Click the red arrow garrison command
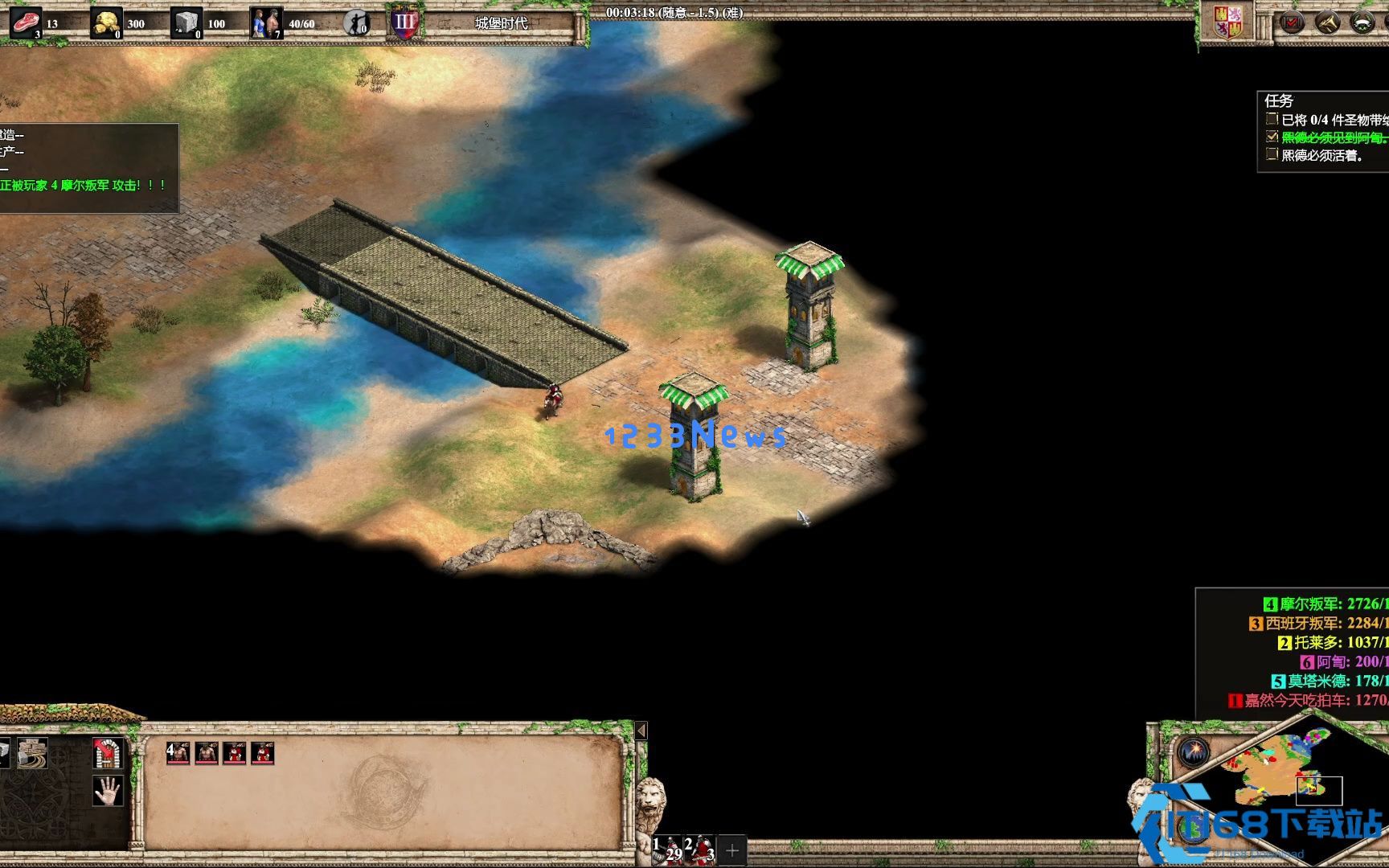 (107, 753)
